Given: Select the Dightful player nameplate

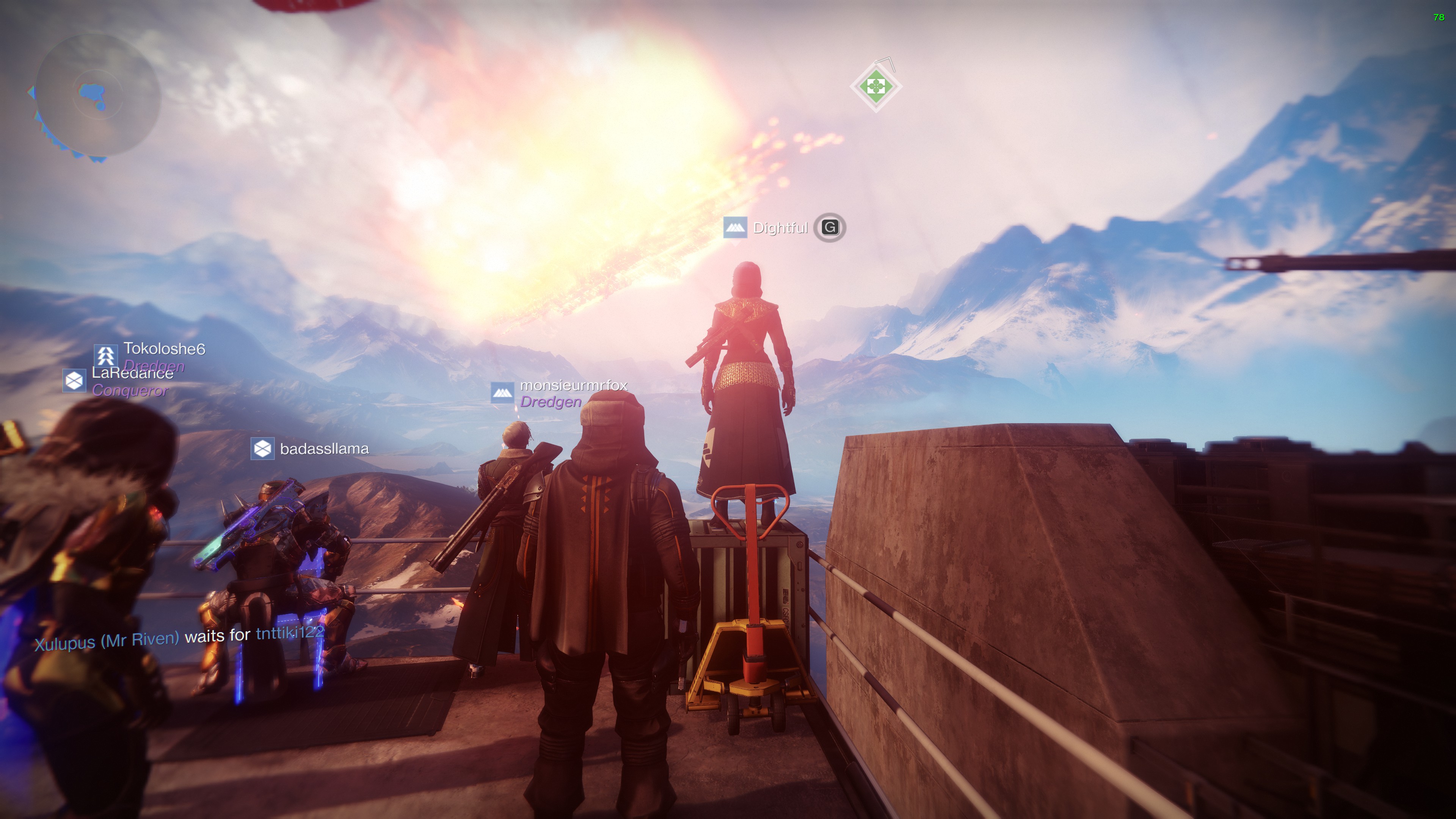Looking at the screenshot, I should pos(780,228).
